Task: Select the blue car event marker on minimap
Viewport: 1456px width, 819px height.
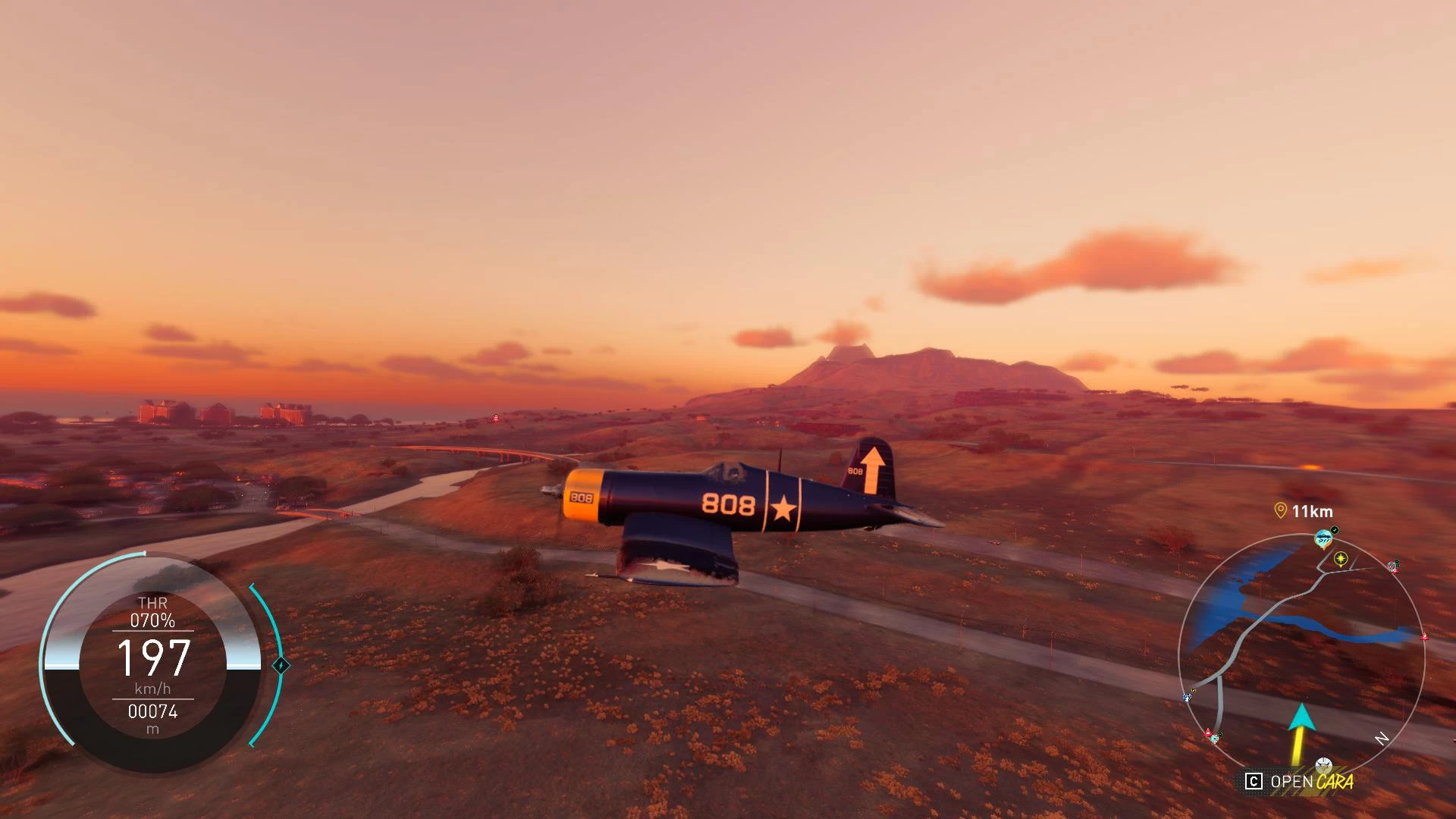Action: click(1323, 539)
